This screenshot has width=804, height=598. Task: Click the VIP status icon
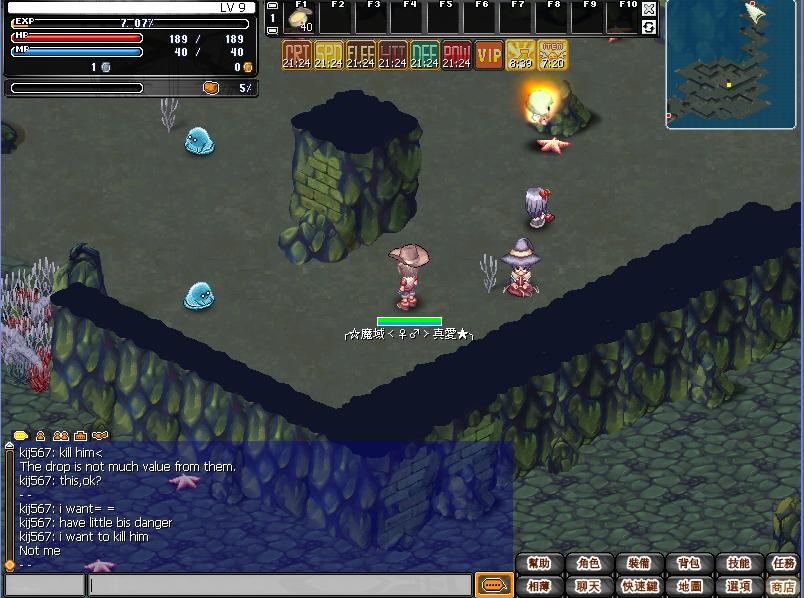click(488, 55)
